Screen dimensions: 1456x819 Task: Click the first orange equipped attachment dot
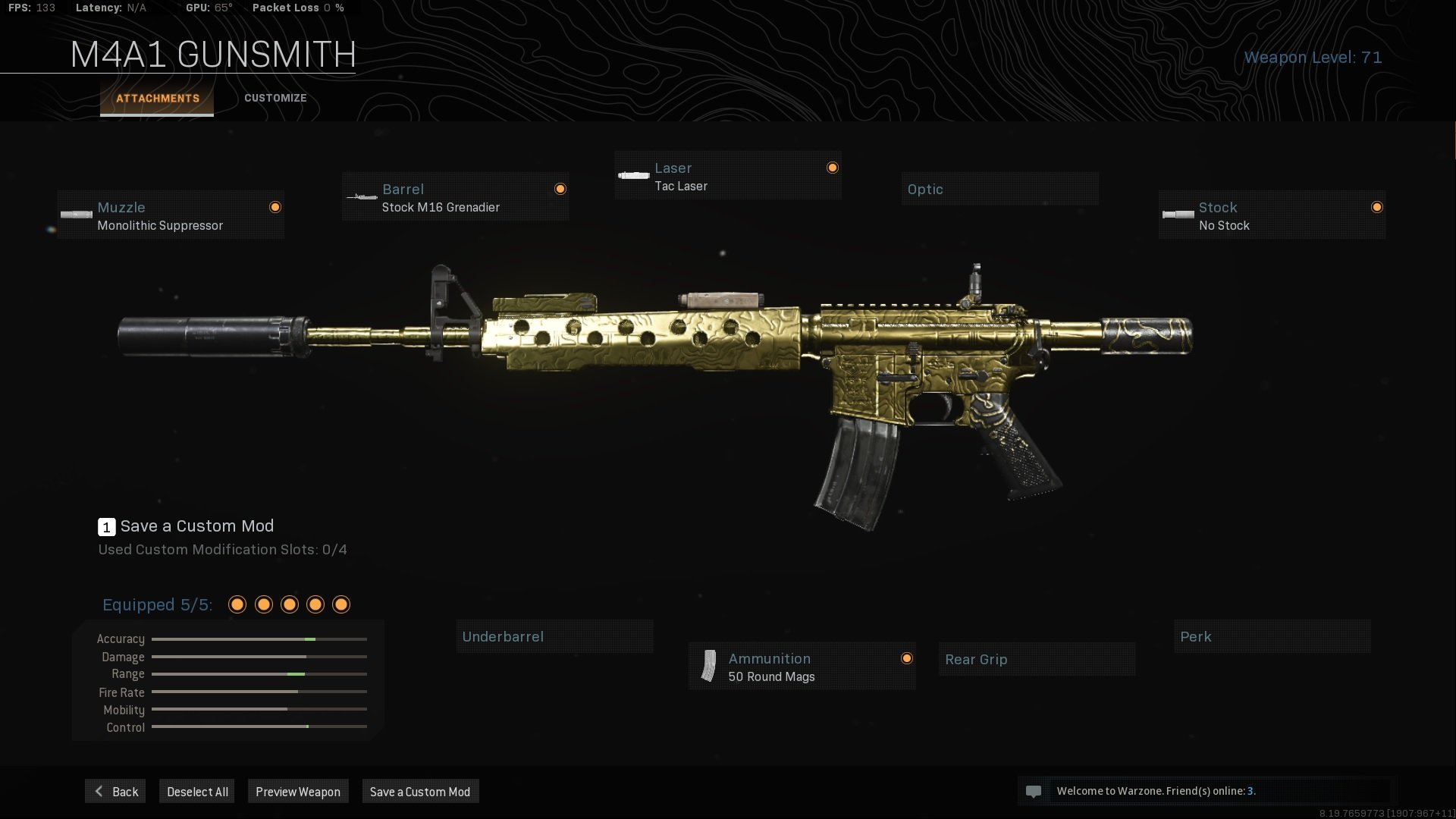pos(237,604)
